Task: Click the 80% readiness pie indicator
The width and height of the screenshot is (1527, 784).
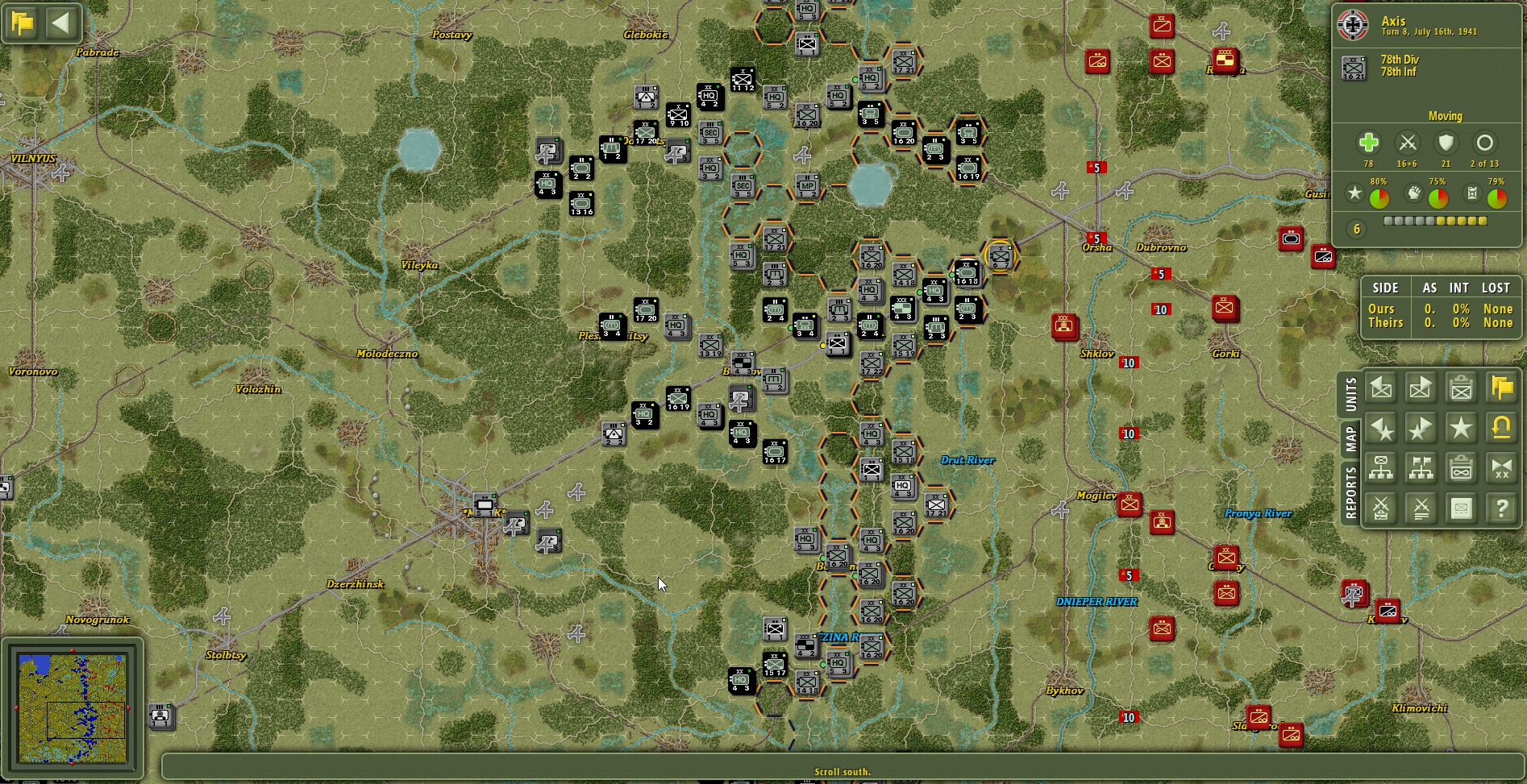Action: pos(1381,196)
